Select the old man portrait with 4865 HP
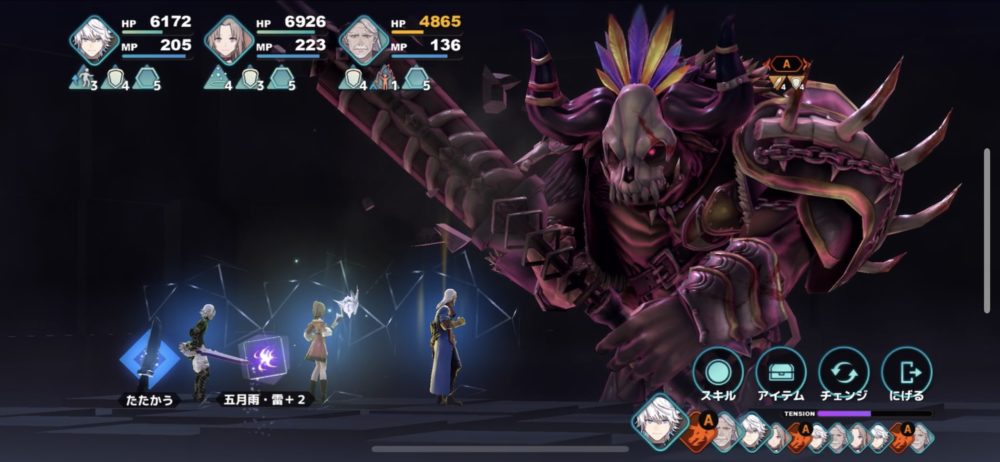1000x462 pixels. [x=363, y=40]
